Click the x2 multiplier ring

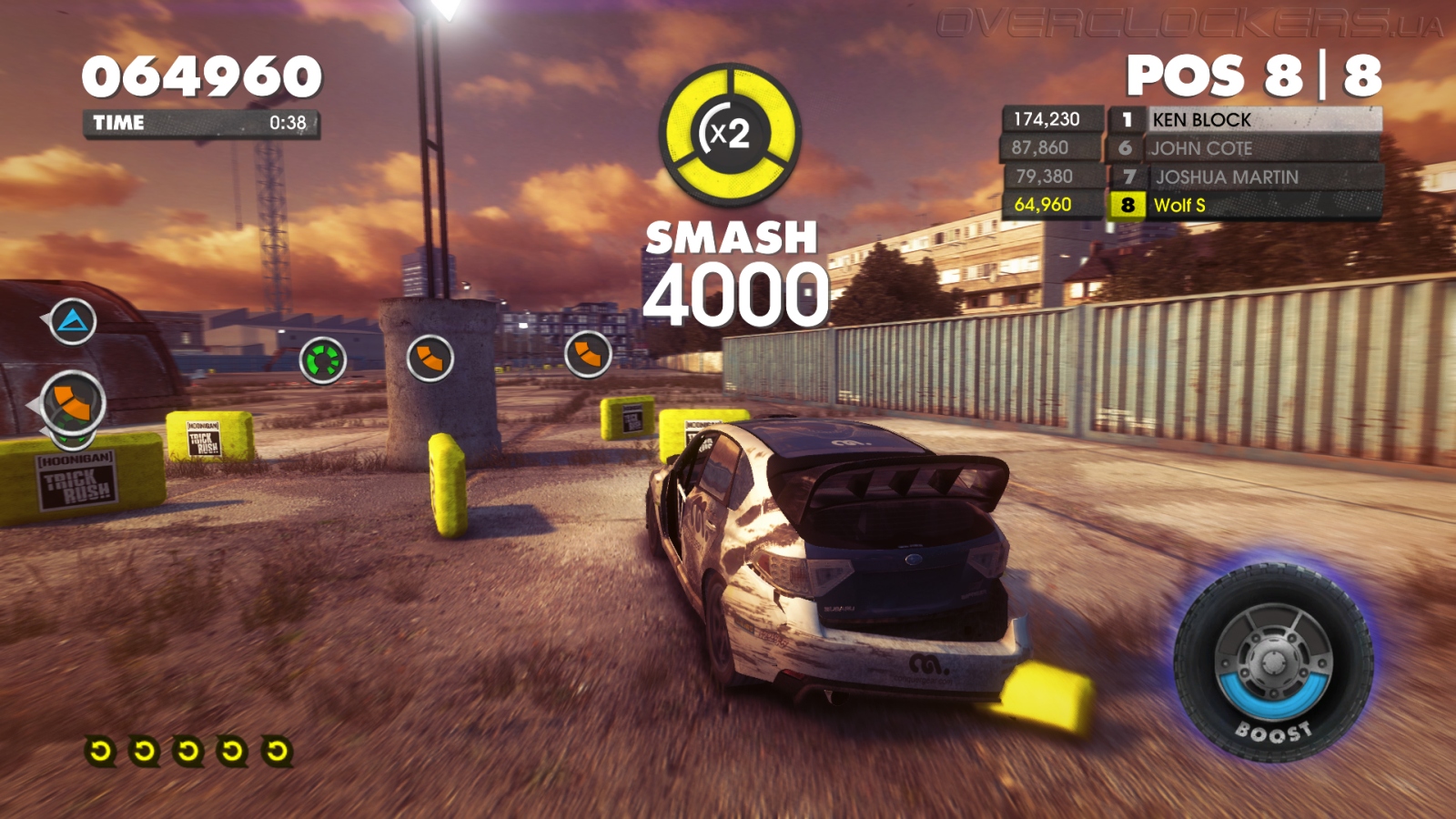point(730,134)
